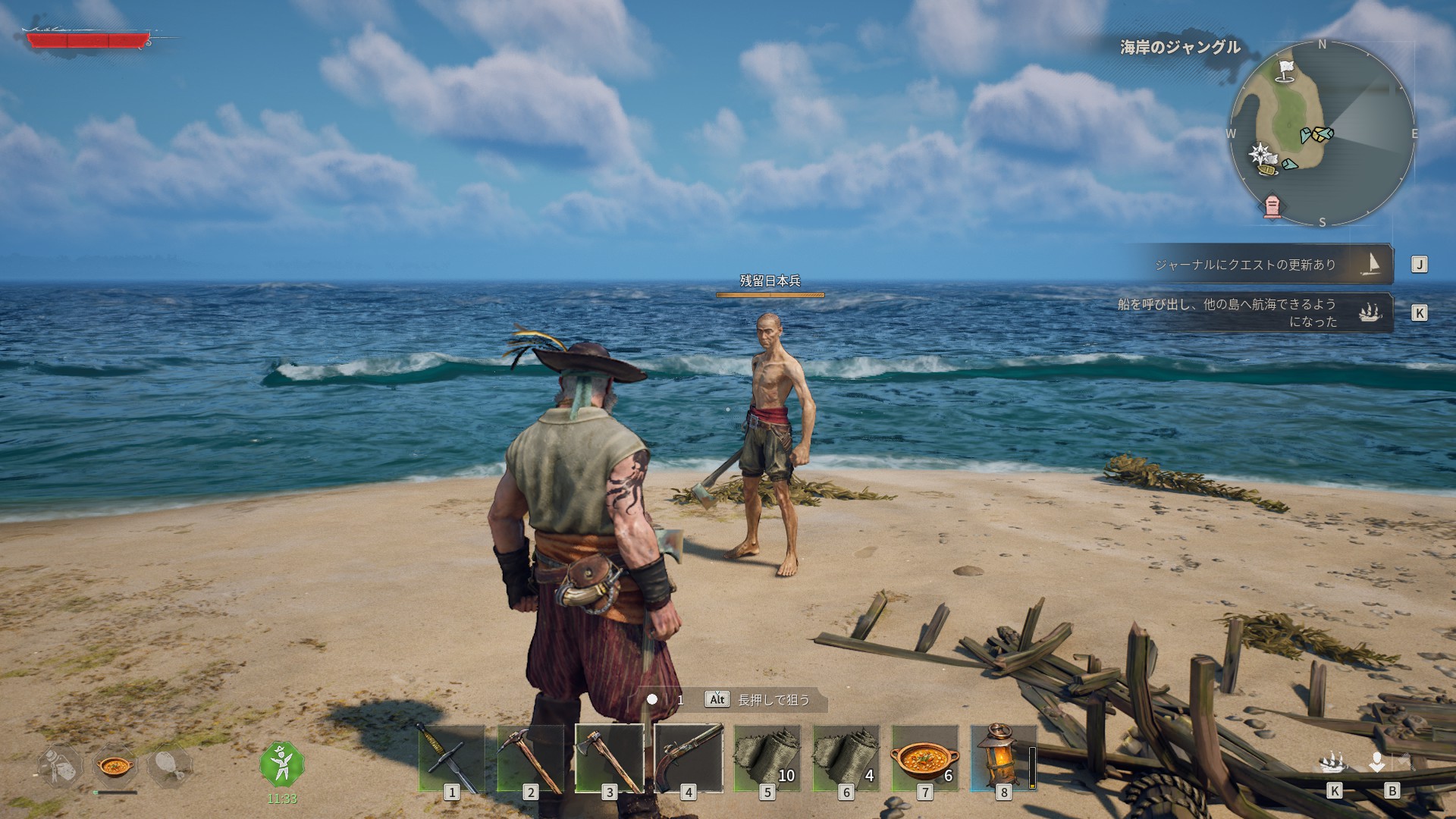Use the stew in hotbar slot 7

(x=924, y=758)
